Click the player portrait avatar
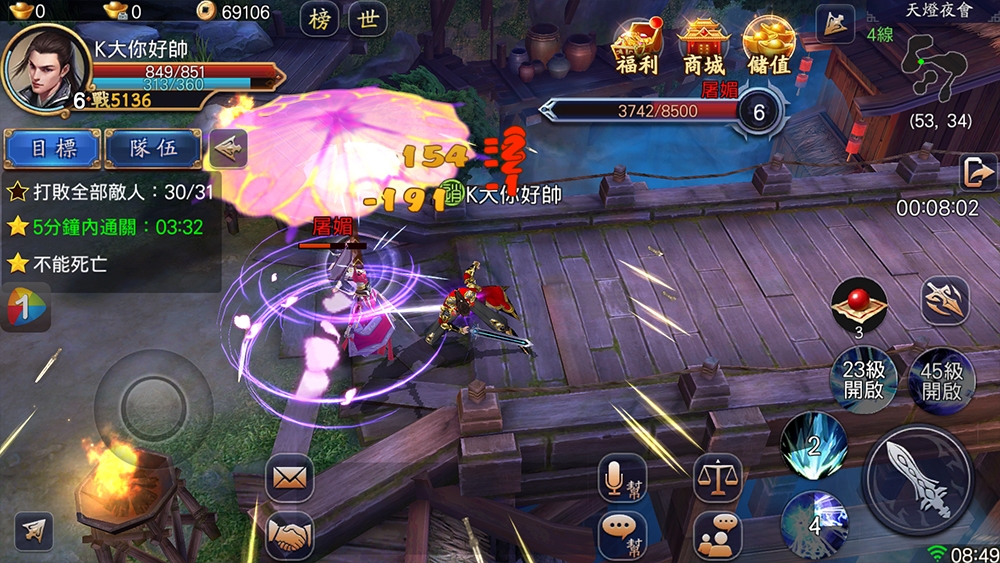The height and width of the screenshot is (563, 1000). coord(43,68)
